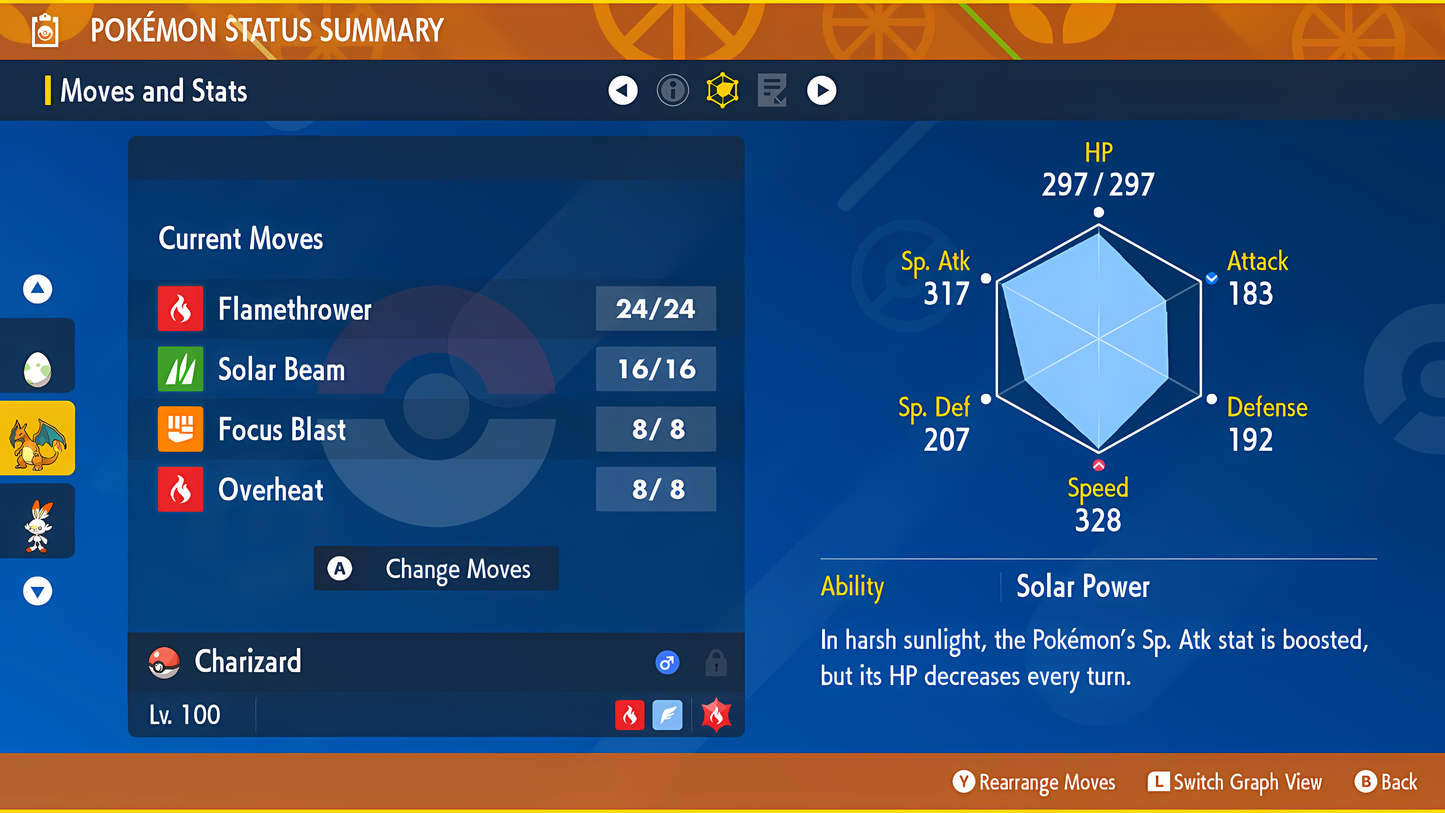Viewport: 1445px width, 813px height.
Task: Click the Flying type icon near Lv. 100
Action: [x=667, y=714]
